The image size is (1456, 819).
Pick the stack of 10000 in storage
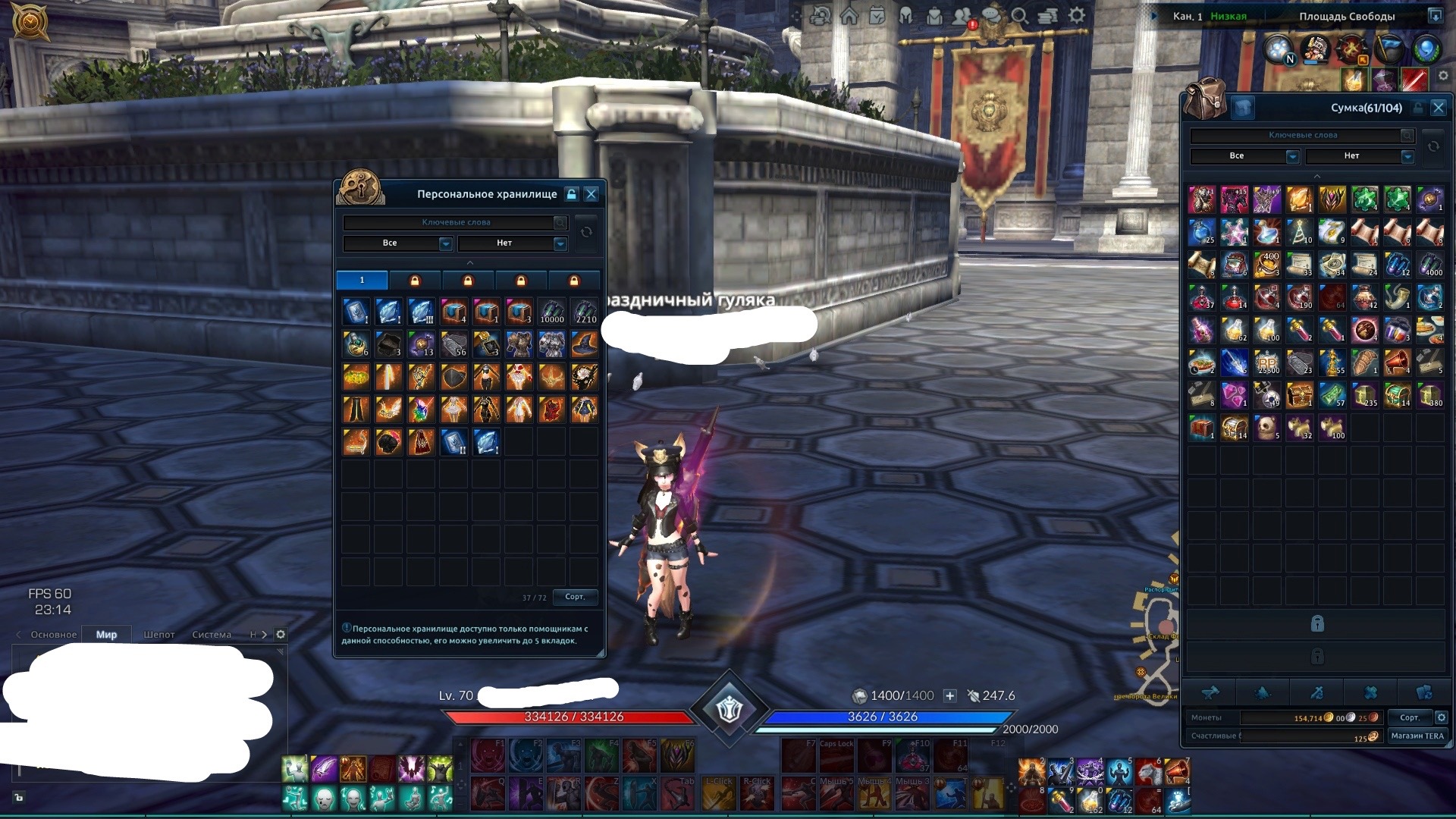coord(551,311)
